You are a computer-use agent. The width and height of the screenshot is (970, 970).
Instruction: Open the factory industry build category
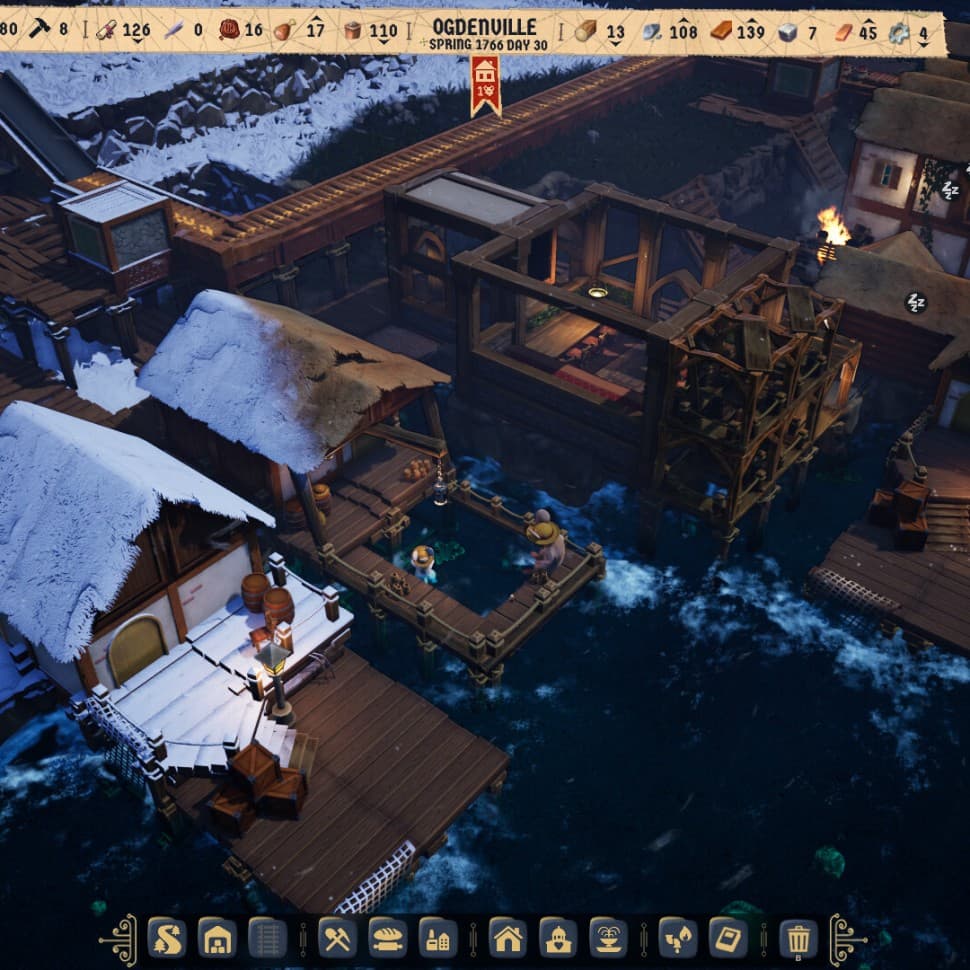[x=437, y=938]
